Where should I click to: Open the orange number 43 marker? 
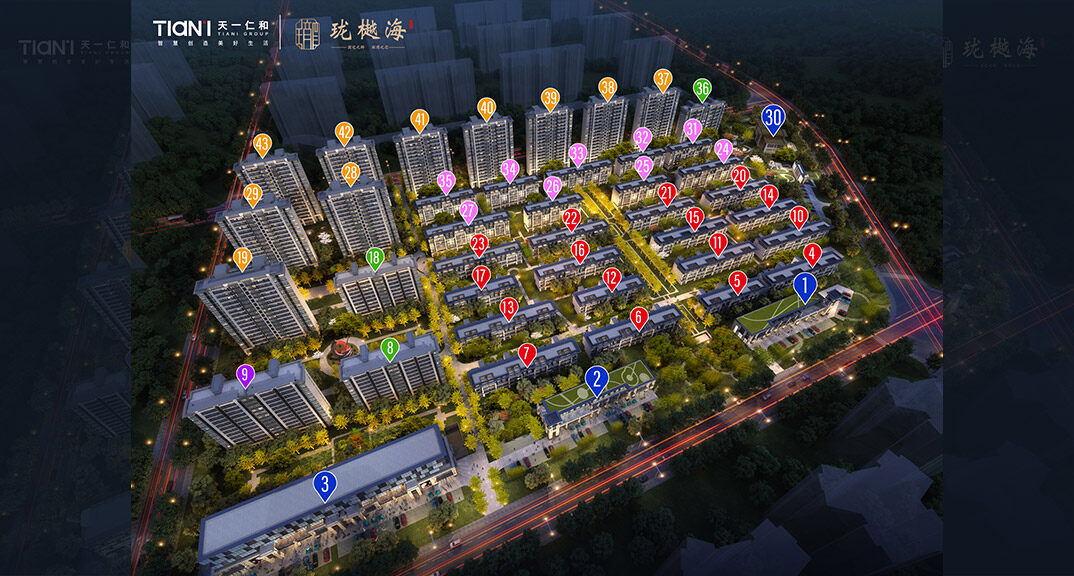click(262, 145)
